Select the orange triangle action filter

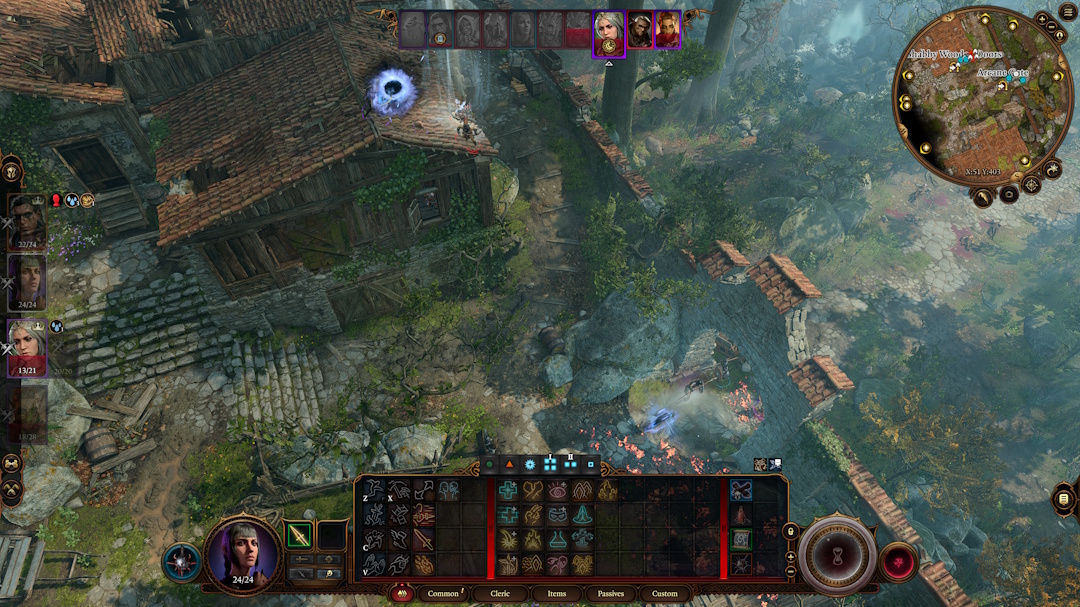508,465
